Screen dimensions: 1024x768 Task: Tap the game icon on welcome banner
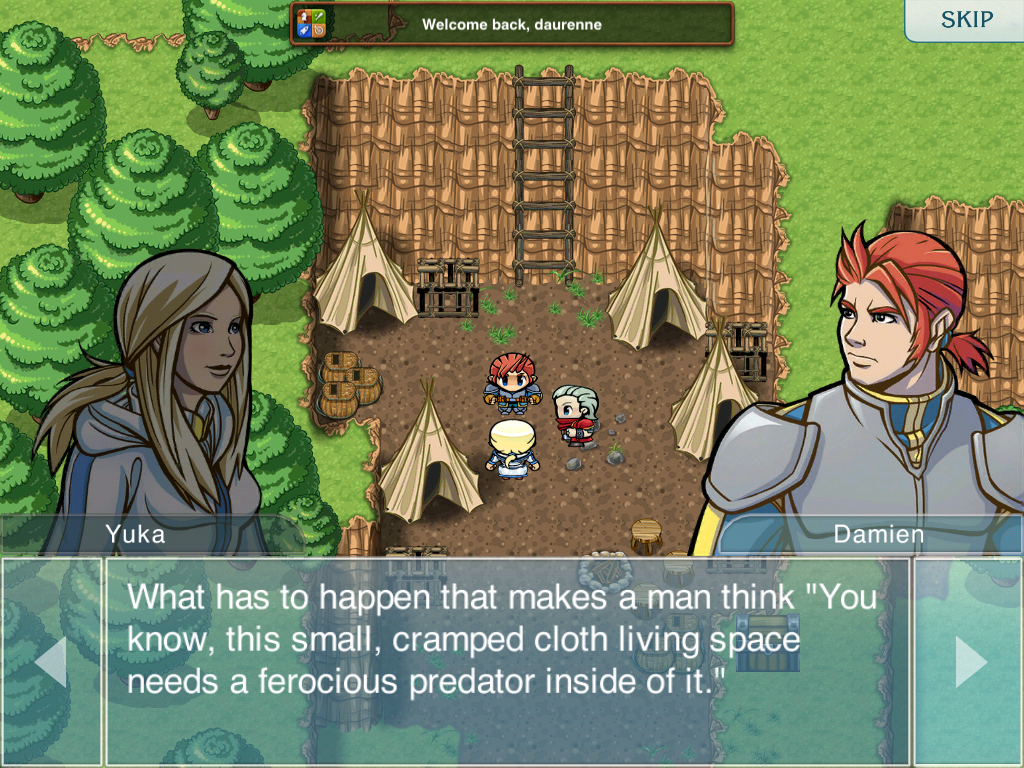coord(312,23)
